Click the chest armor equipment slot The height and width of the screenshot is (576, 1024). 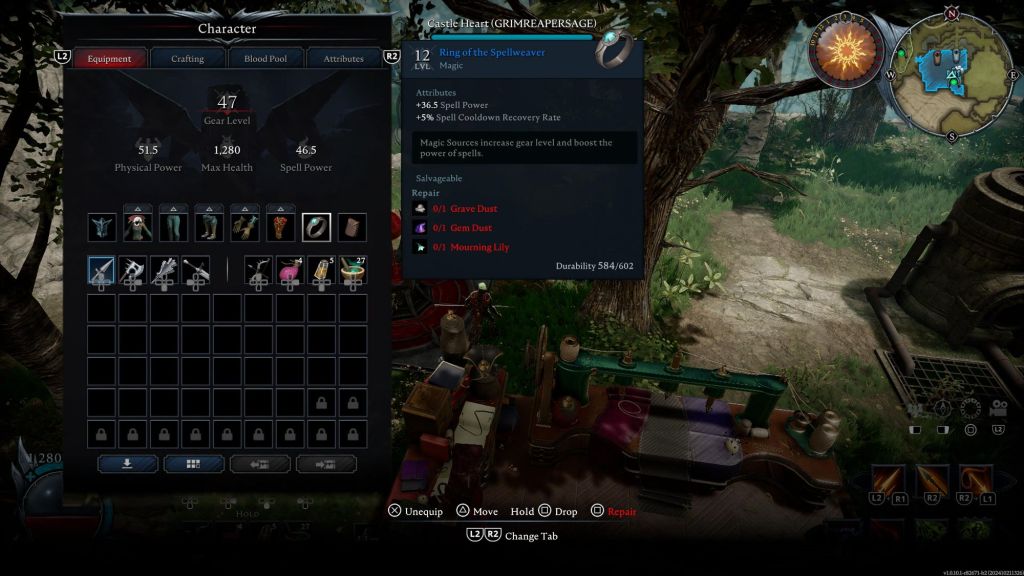(x=138, y=227)
